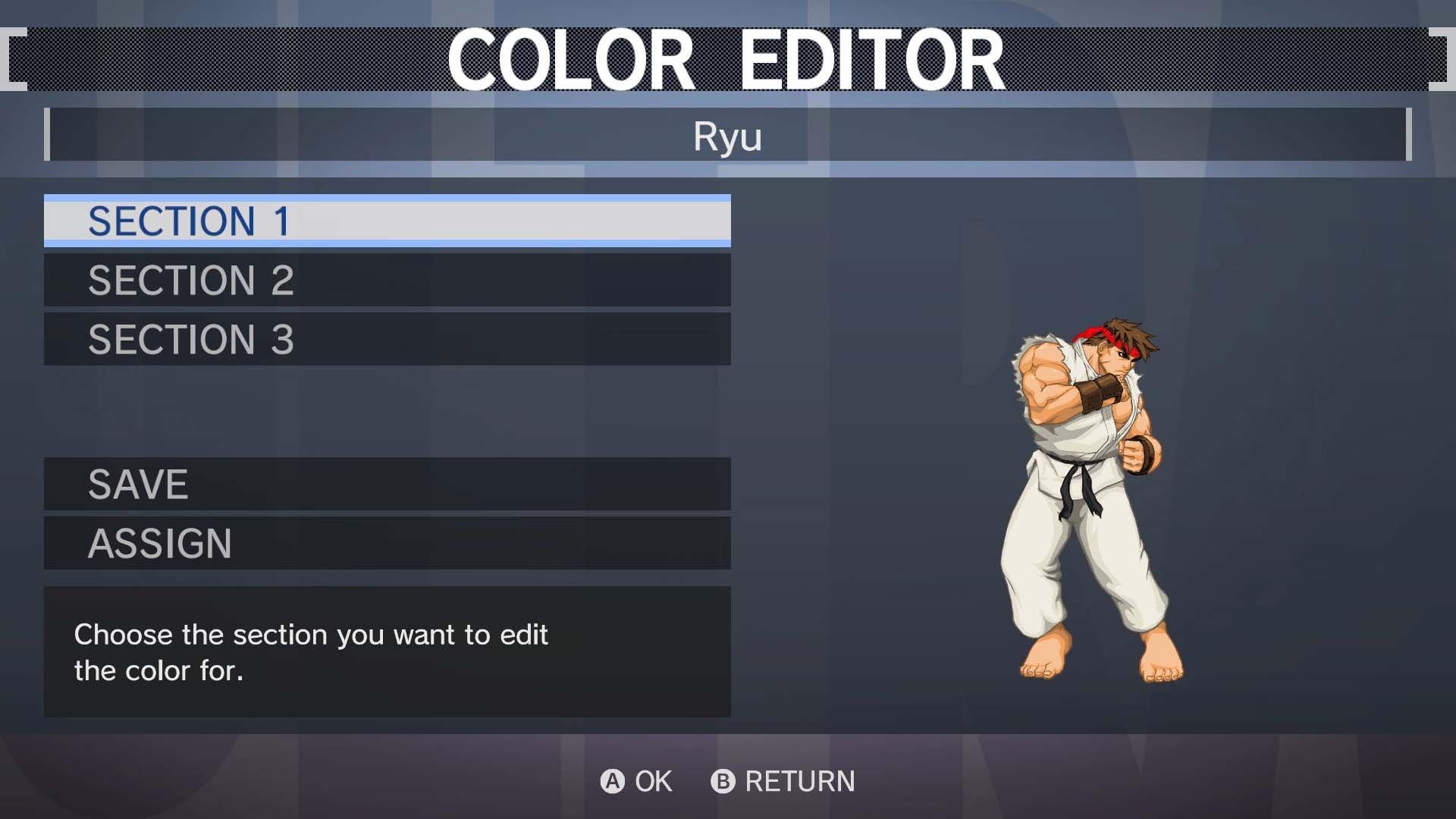This screenshot has height=819, width=1456.
Task: Click the highlighted SECTION 1 row
Action: coord(388,221)
